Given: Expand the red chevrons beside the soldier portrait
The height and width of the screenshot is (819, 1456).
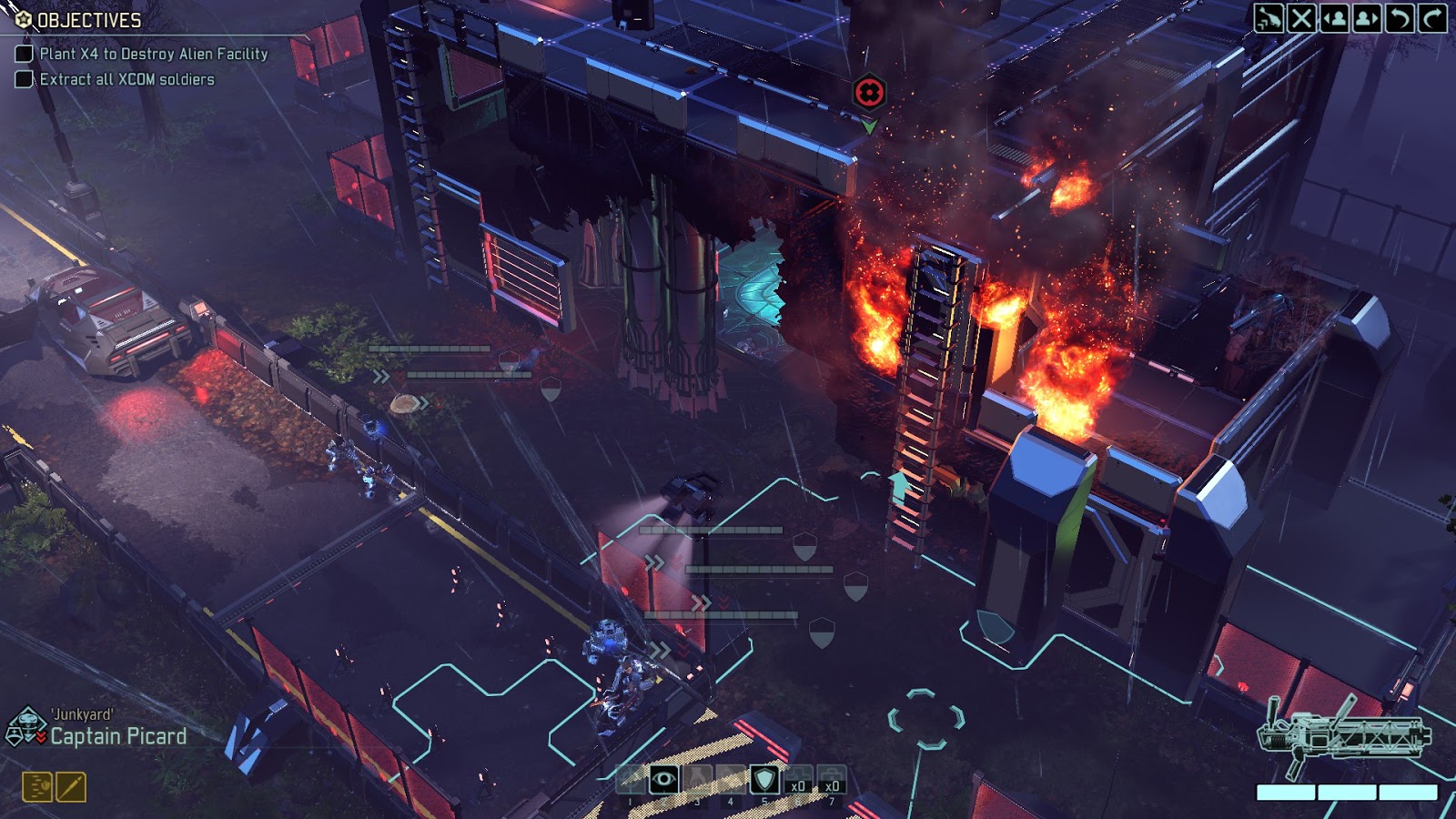Looking at the screenshot, I should pyautogui.click(x=41, y=735).
